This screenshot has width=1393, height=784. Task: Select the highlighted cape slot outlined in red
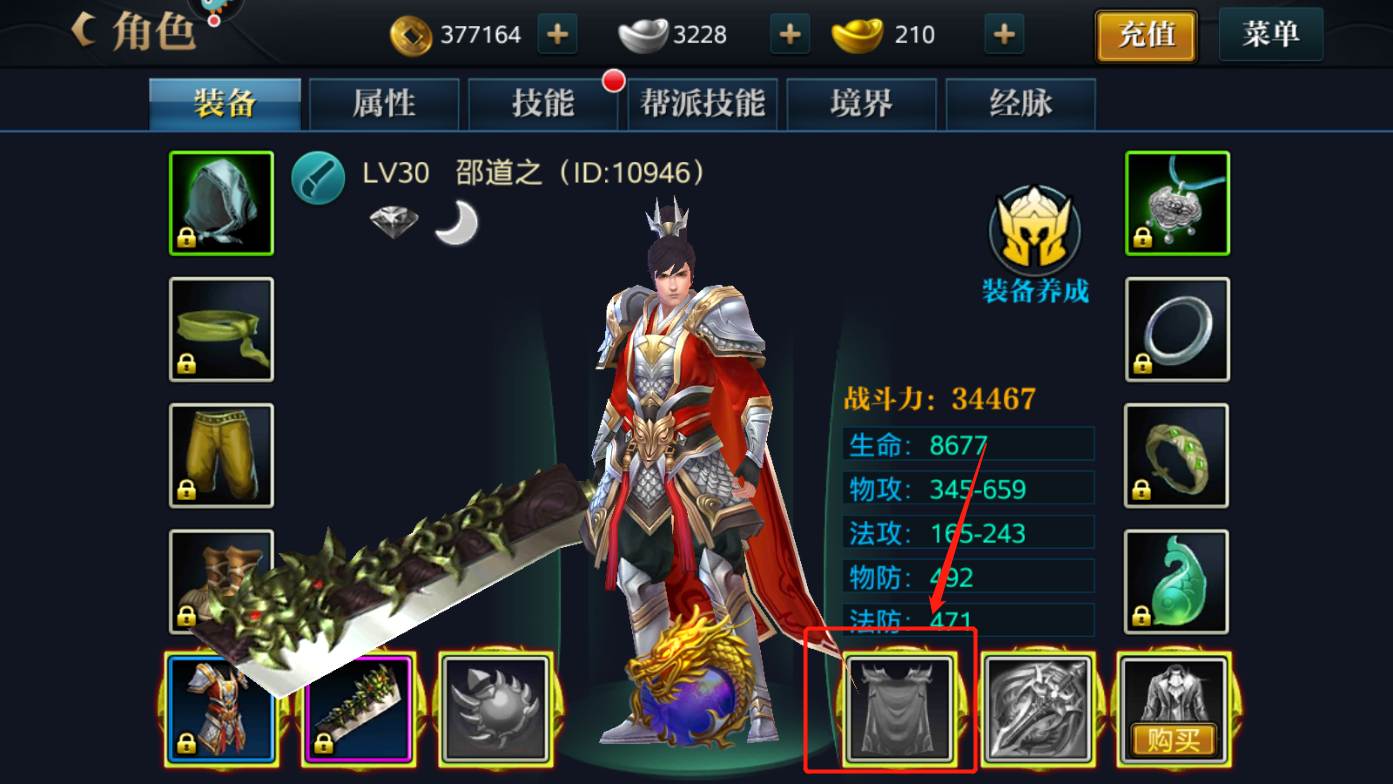tap(898, 707)
